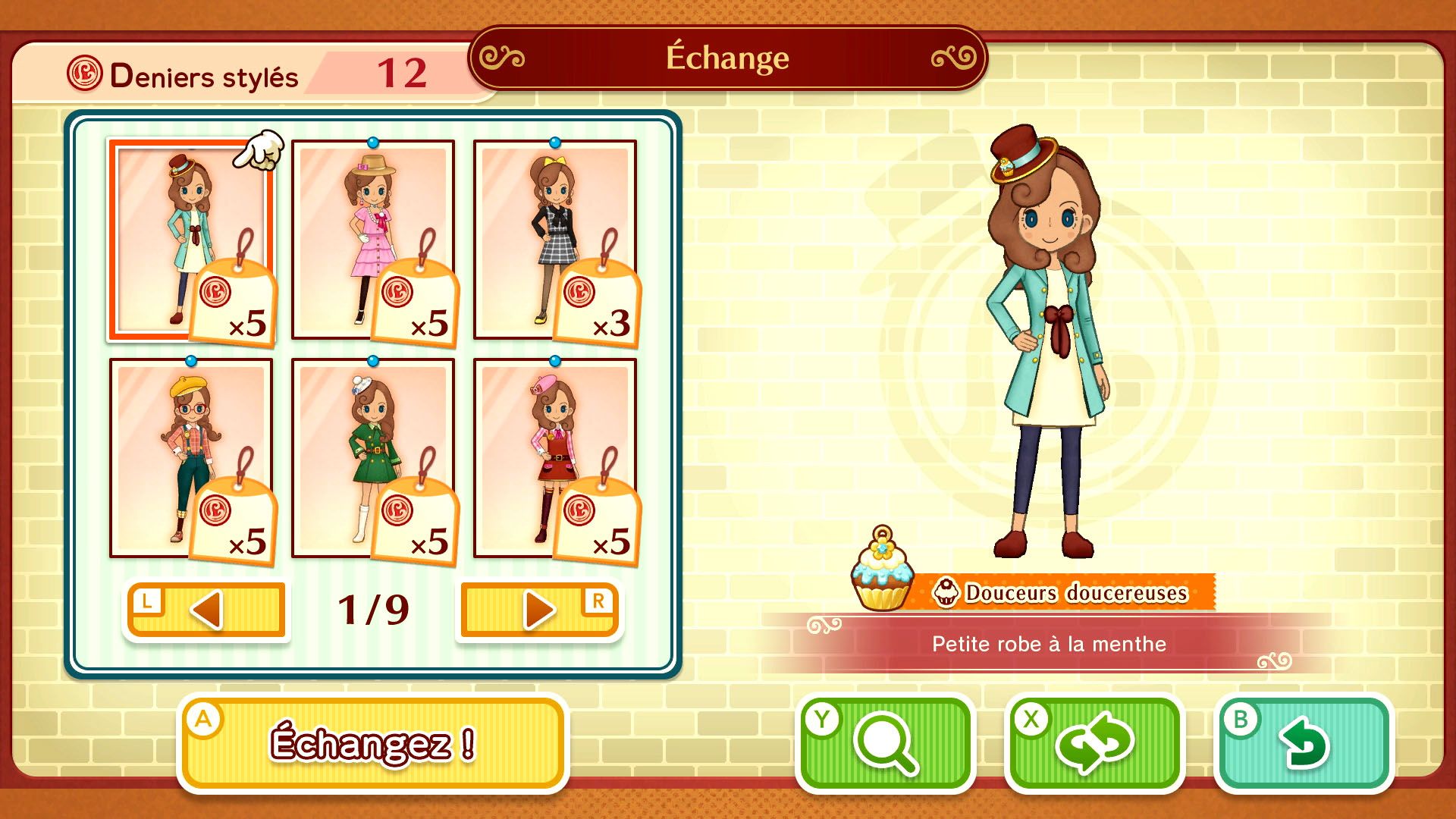Click the Petite robe à la menthe label
The height and width of the screenshot is (819, 1456).
pyautogui.click(x=1048, y=645)
